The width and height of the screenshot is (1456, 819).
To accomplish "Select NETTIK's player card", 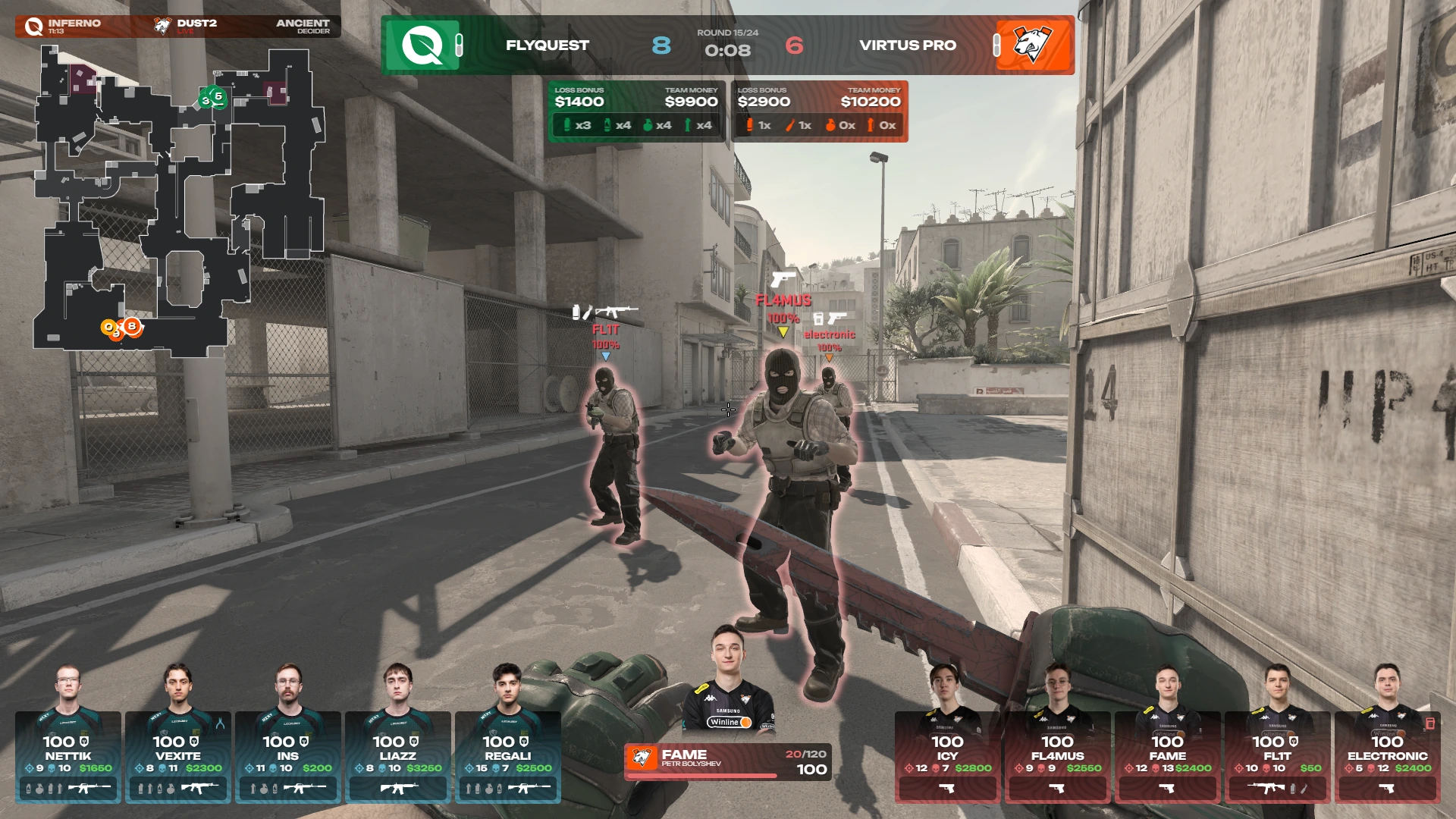I will coord(68,757).
